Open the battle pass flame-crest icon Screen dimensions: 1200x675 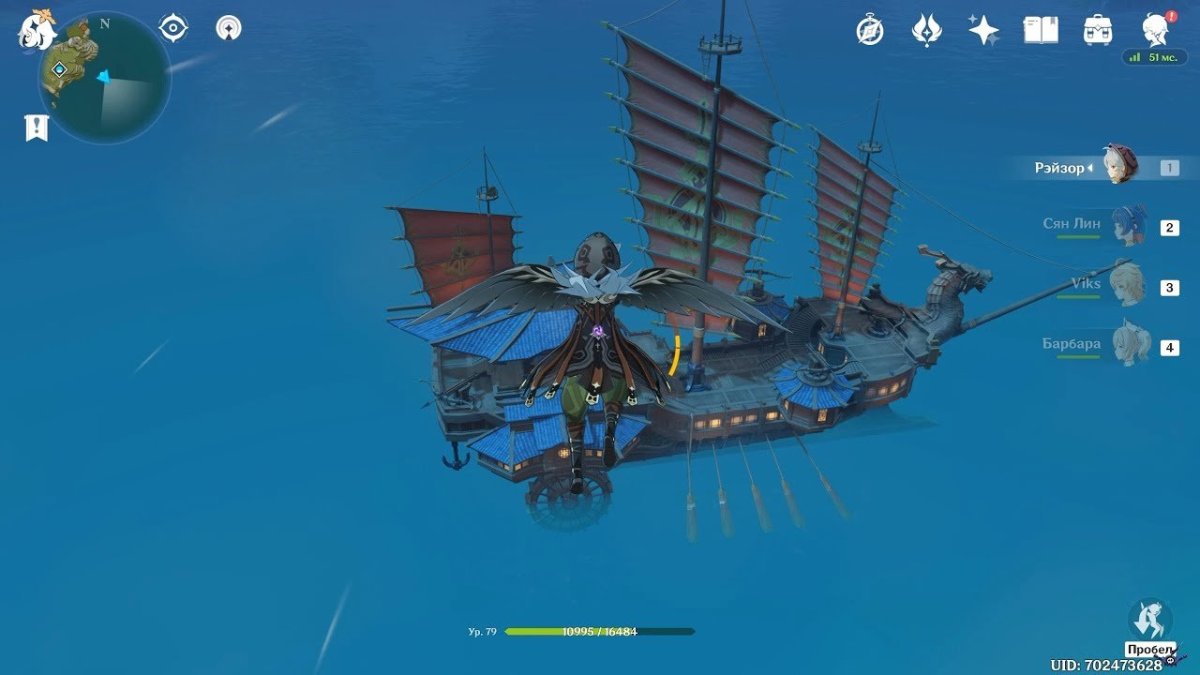point(927,30)
